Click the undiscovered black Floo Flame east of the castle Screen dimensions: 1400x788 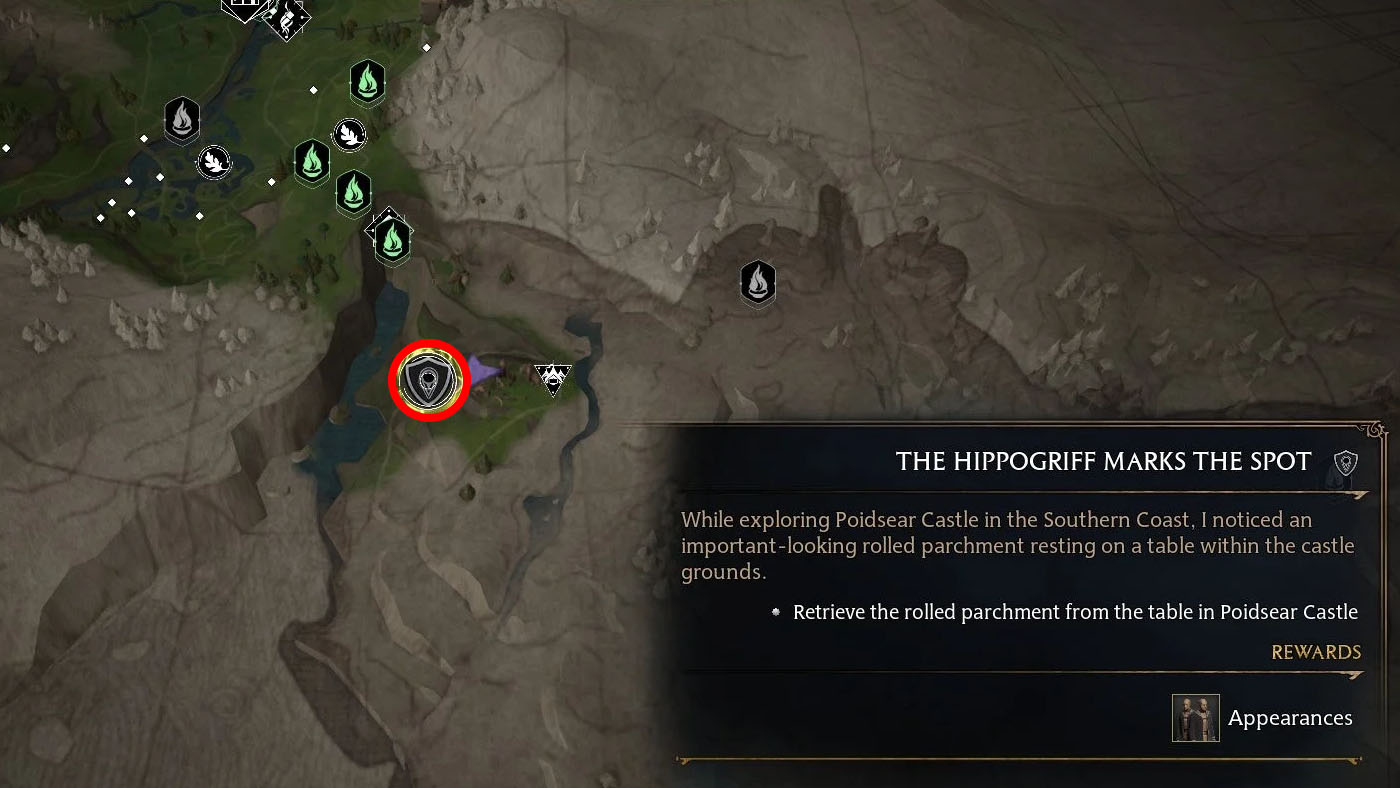pyautogui.click(x=757, y=284)
